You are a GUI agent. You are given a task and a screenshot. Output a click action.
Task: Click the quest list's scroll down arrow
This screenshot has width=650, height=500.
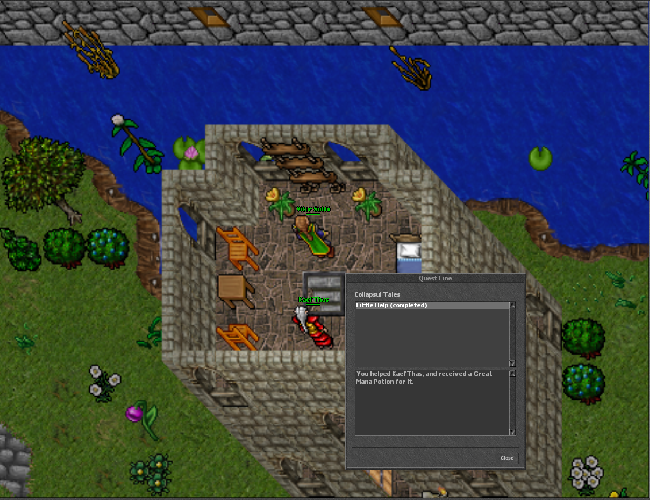513,364
